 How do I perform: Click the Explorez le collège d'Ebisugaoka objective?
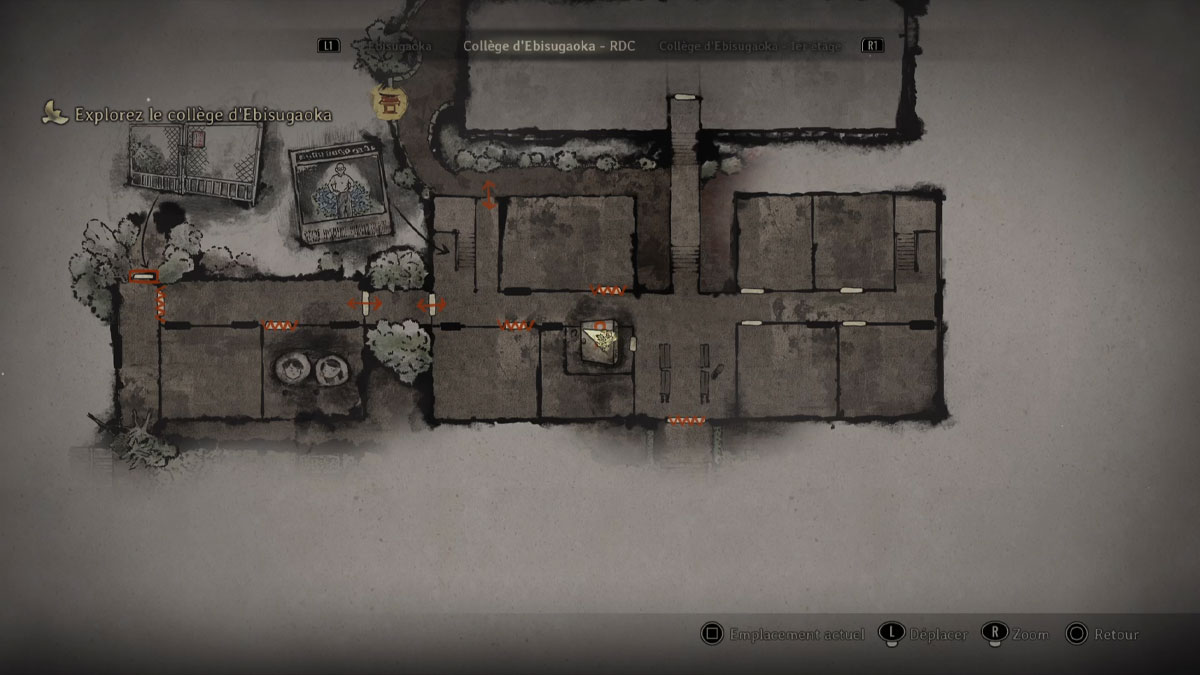point(202,115)
